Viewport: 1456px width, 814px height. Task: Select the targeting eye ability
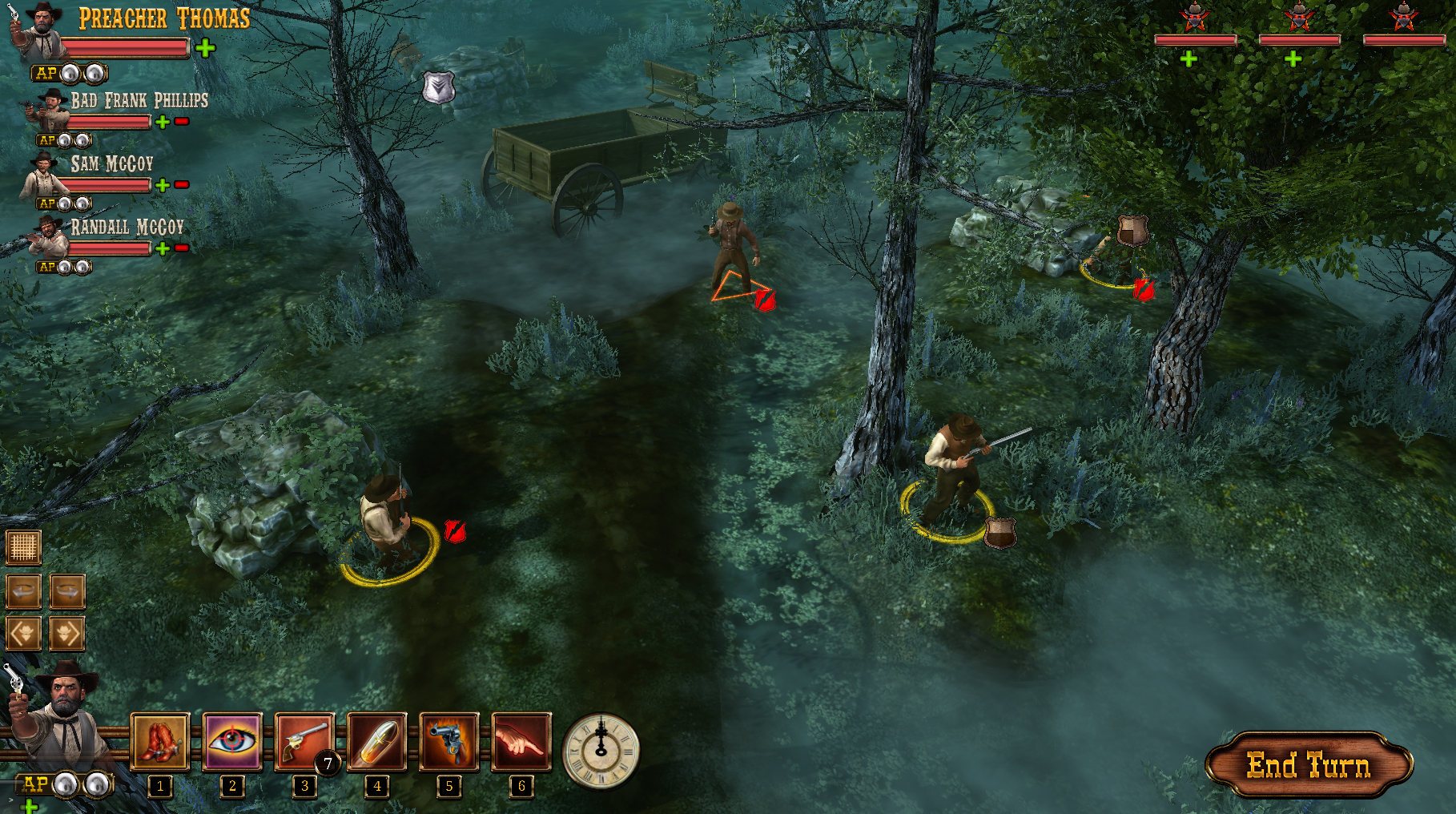pos(232,741)
